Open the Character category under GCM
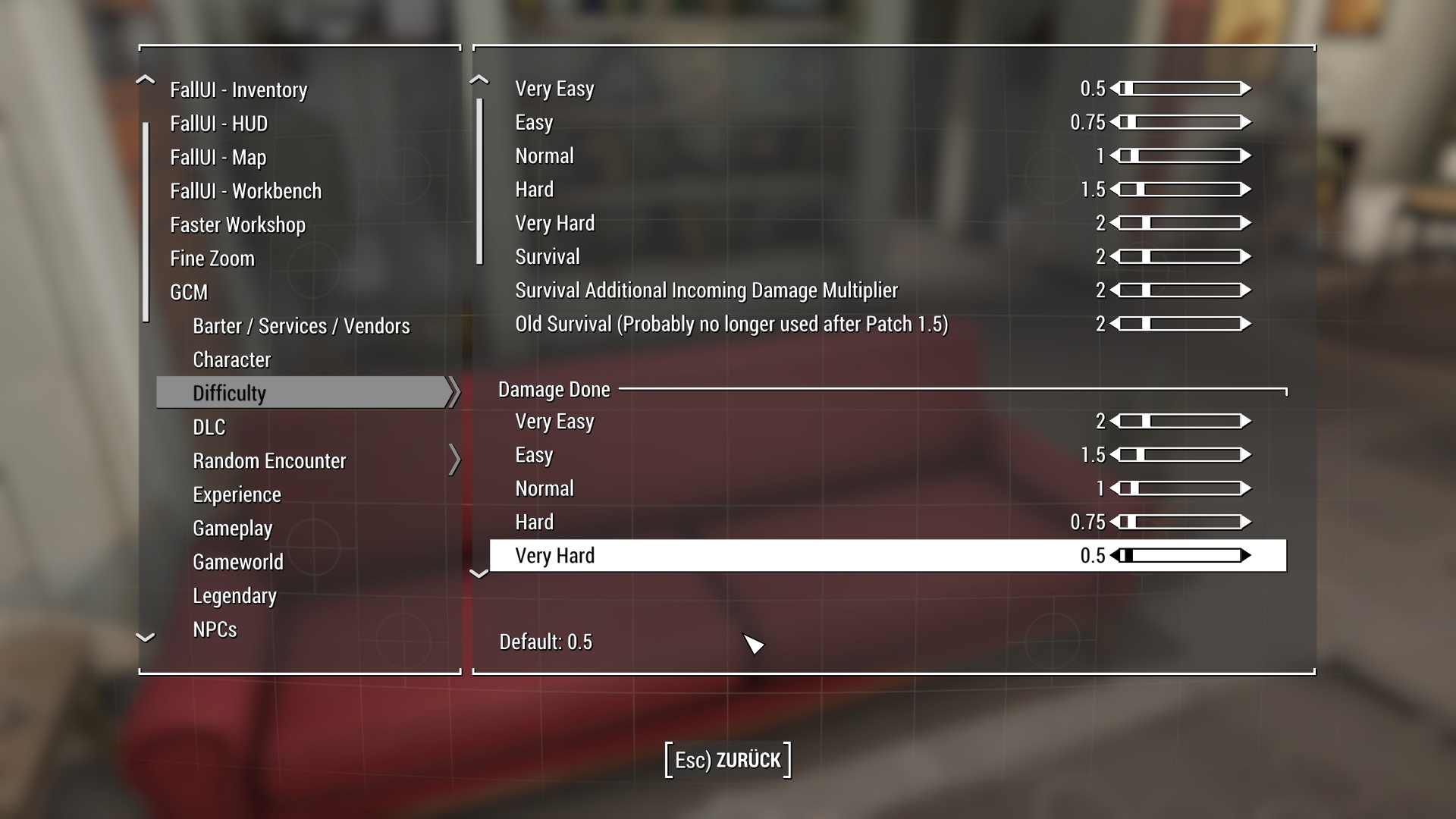 232,359
